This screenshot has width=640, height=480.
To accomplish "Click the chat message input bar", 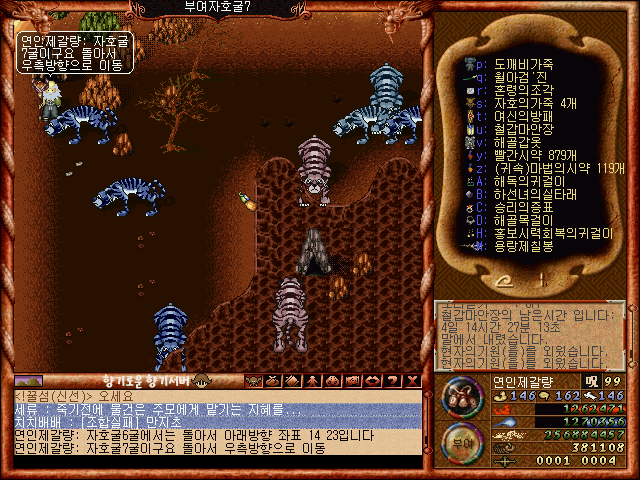I will [217, 462].
